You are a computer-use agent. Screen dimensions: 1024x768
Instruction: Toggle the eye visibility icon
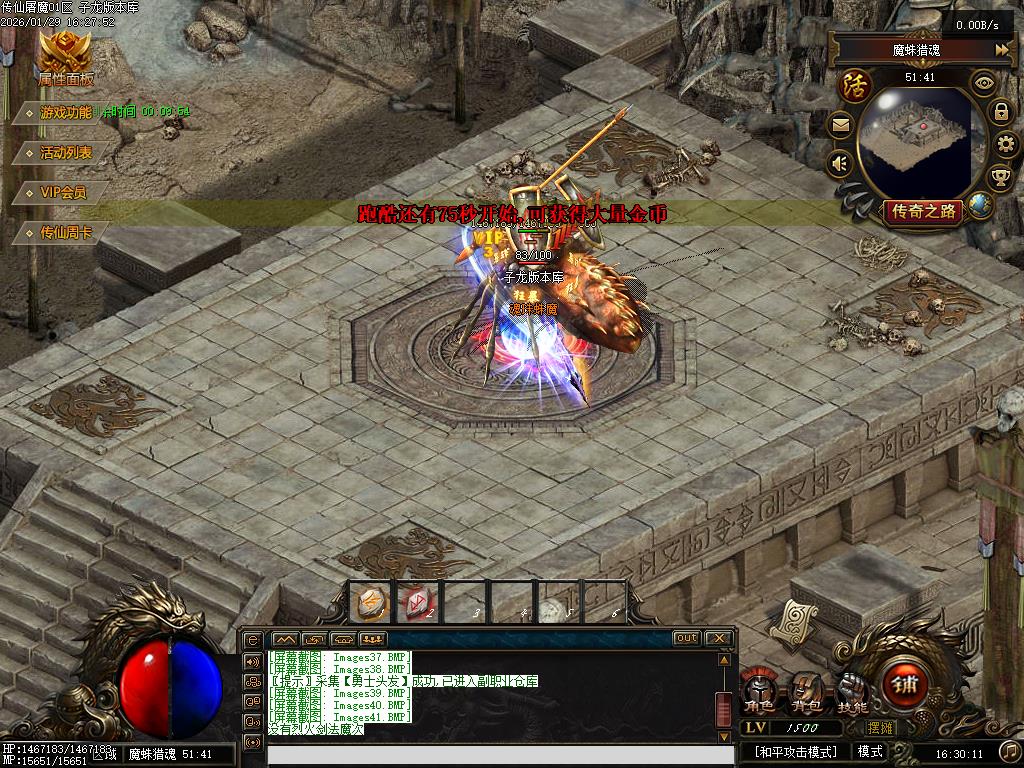coord(985,83)
